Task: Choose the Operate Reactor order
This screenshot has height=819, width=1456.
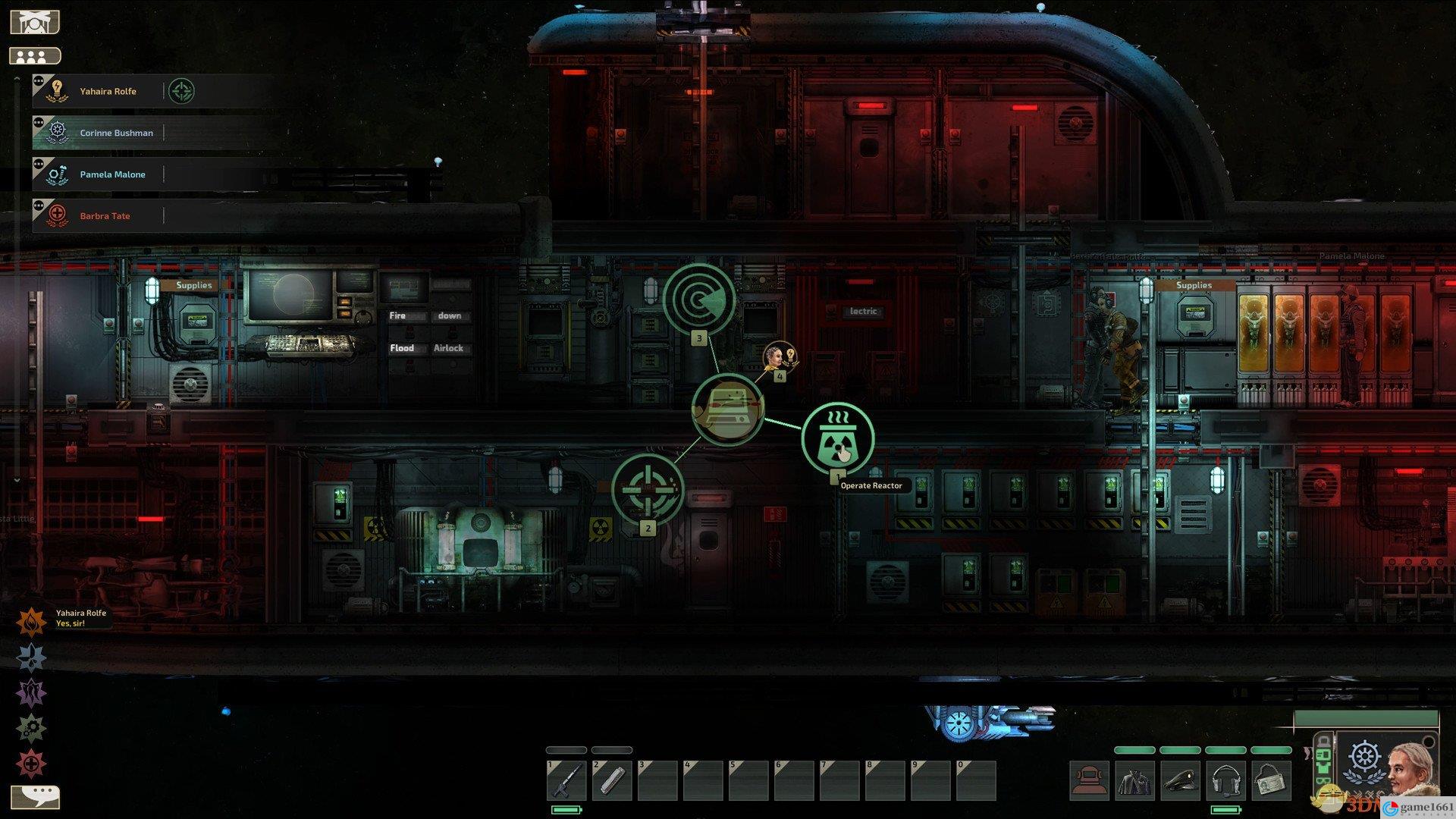Action: tap(837, 439)
